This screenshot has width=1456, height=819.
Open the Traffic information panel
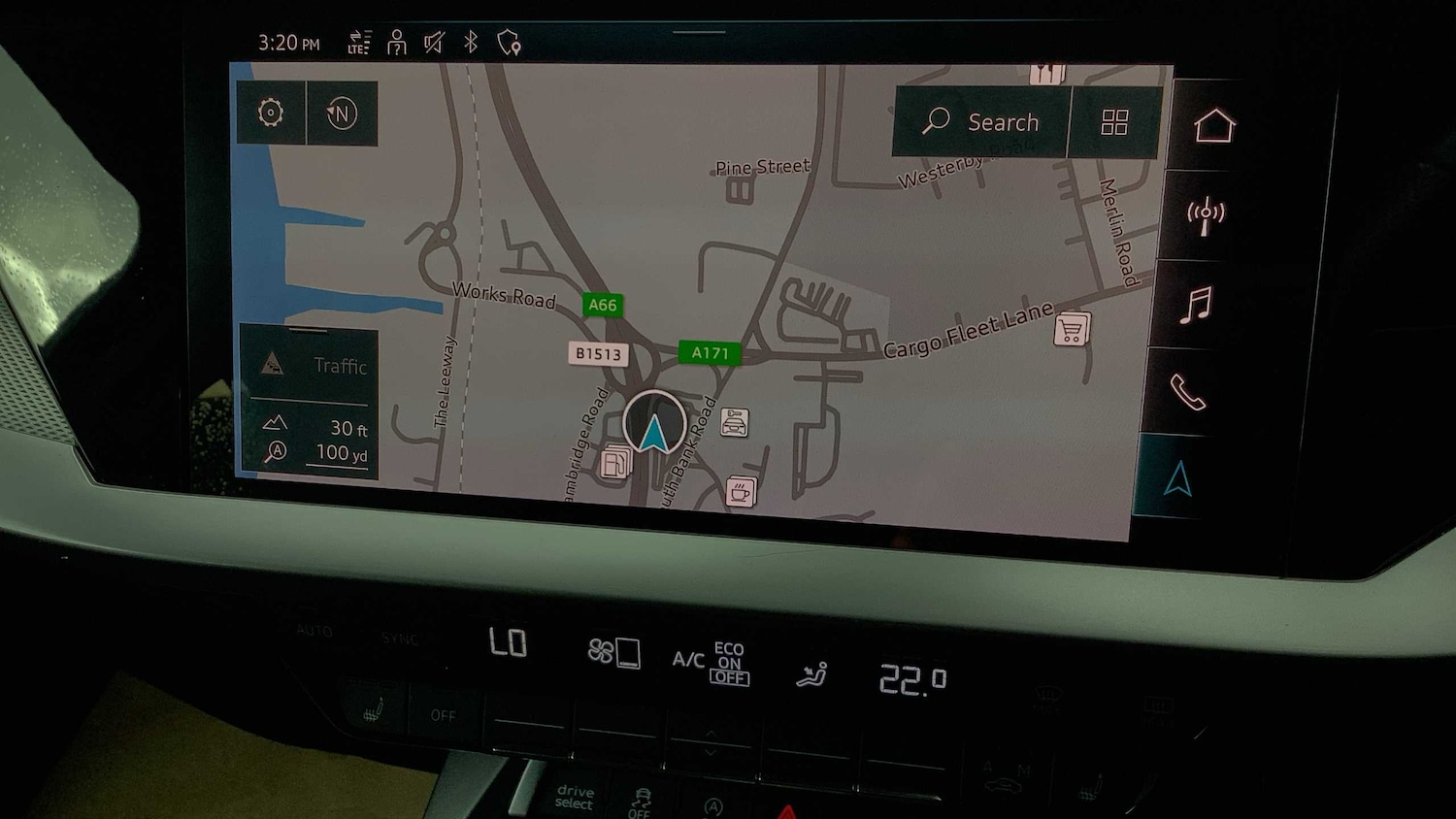click(309, 365)
